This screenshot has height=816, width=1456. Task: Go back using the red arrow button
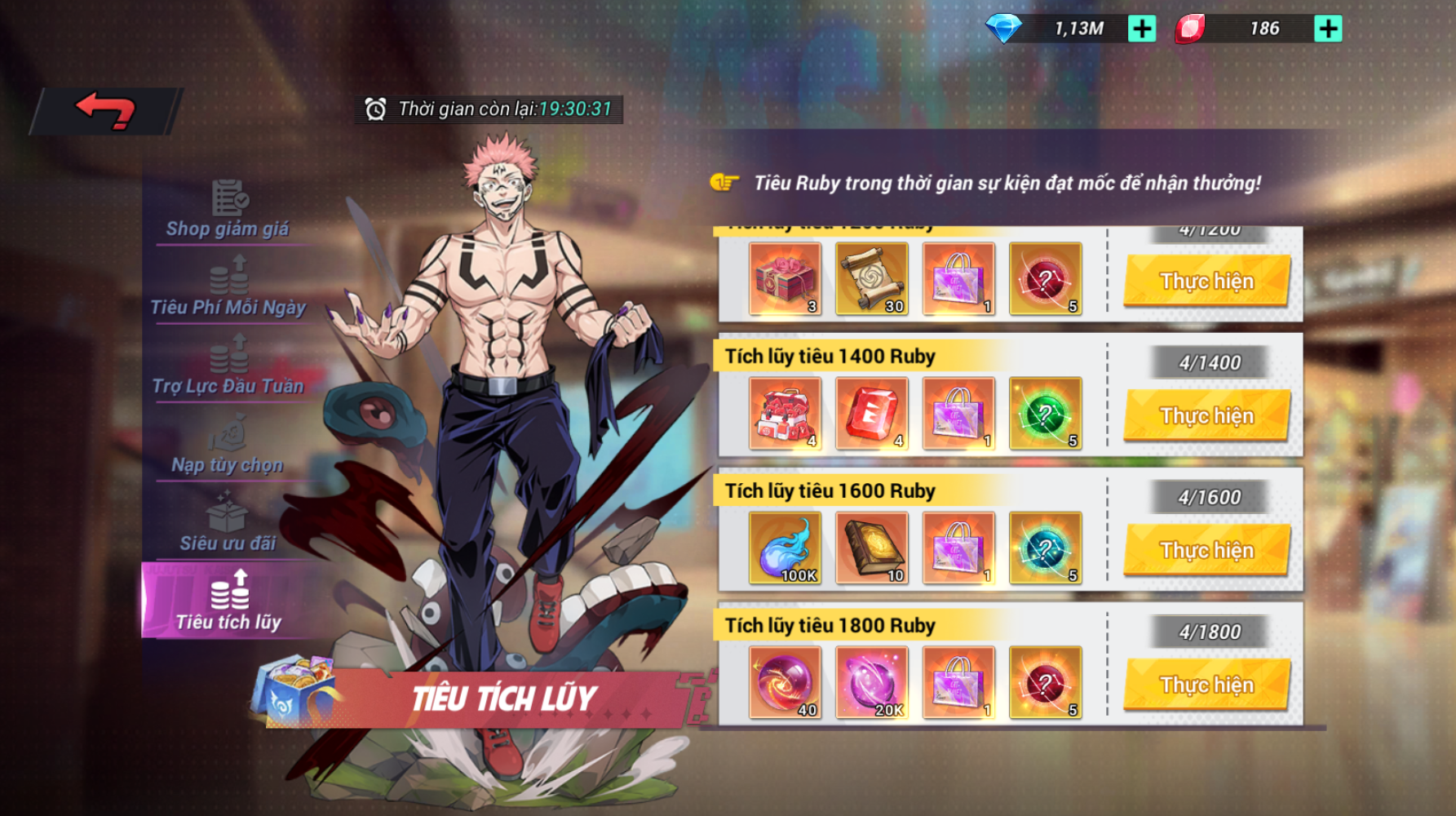click(x=105, y=111)
